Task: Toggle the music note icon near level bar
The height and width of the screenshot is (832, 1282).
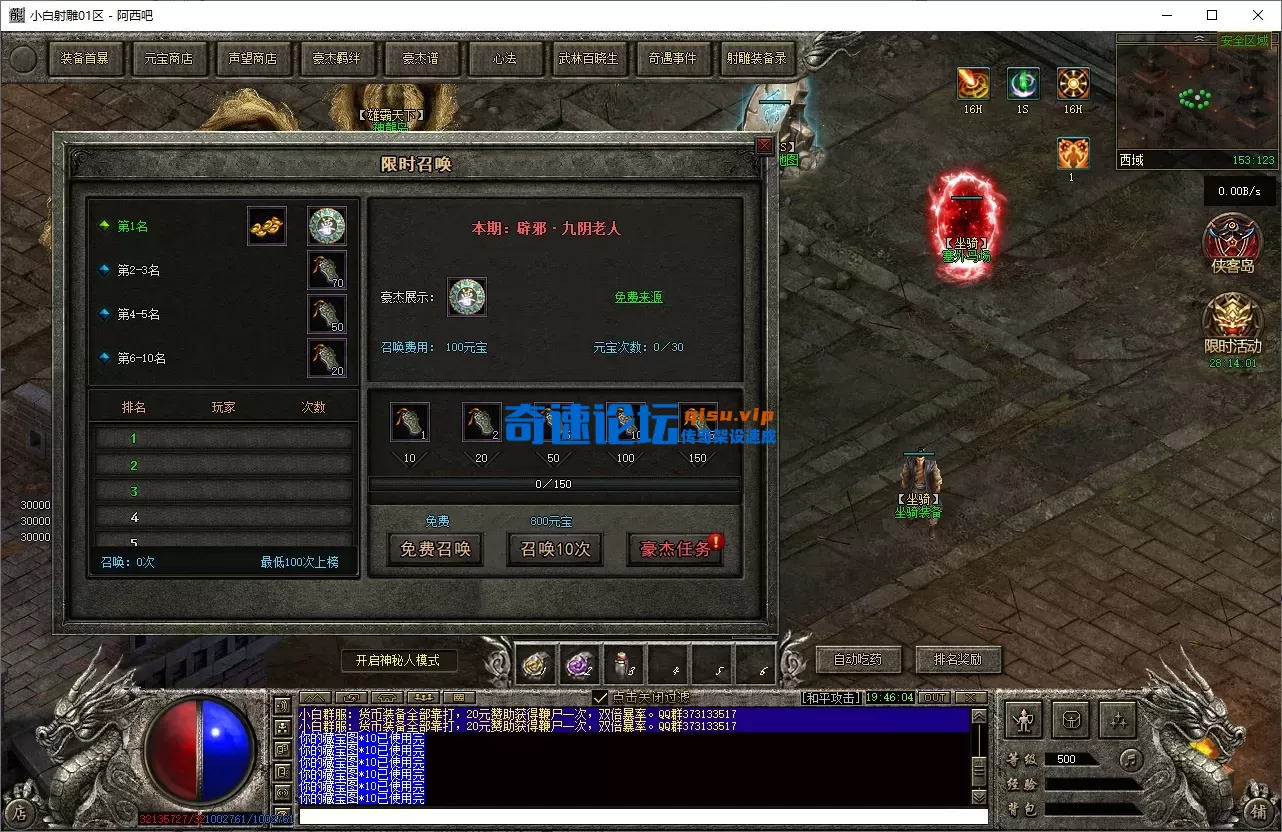Action: [x=1131, y=761]
